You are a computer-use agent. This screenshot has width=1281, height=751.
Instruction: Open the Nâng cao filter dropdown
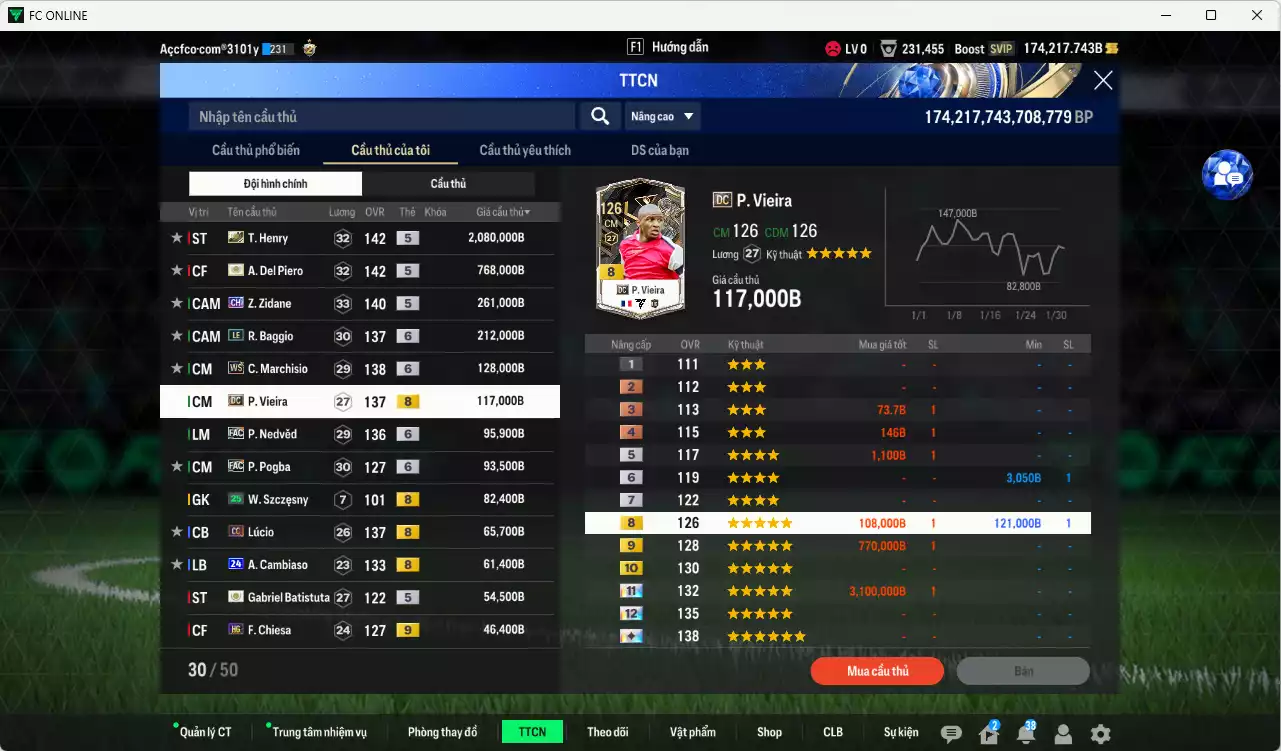click(x=662, y=116)
